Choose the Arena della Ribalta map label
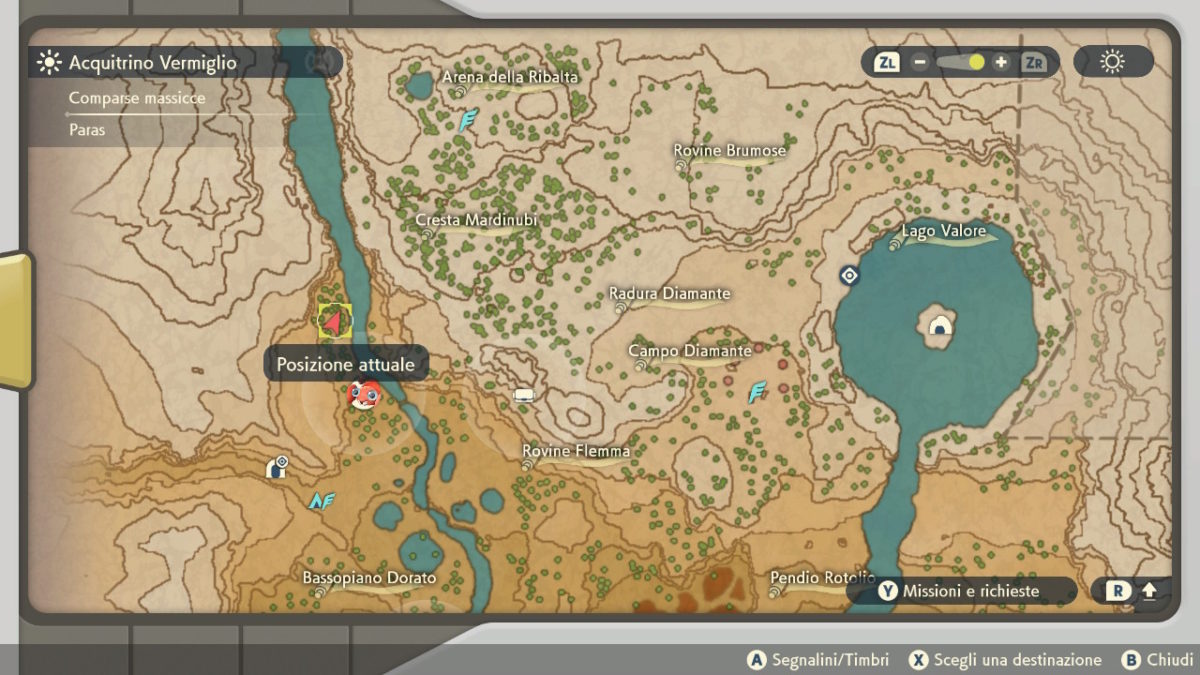 [x=510, y=77]
